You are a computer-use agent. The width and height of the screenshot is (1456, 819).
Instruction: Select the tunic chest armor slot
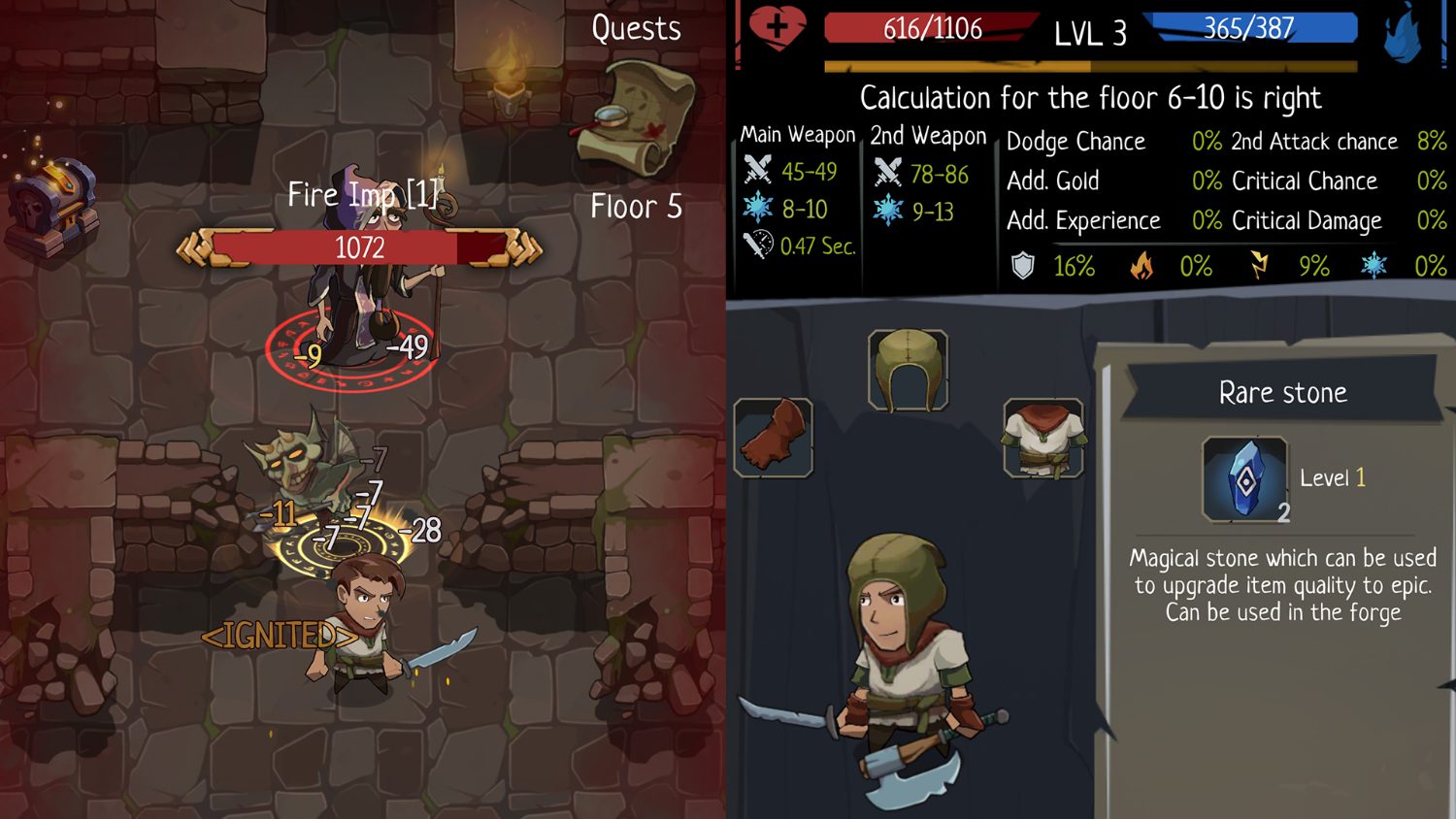[1043, 439]
